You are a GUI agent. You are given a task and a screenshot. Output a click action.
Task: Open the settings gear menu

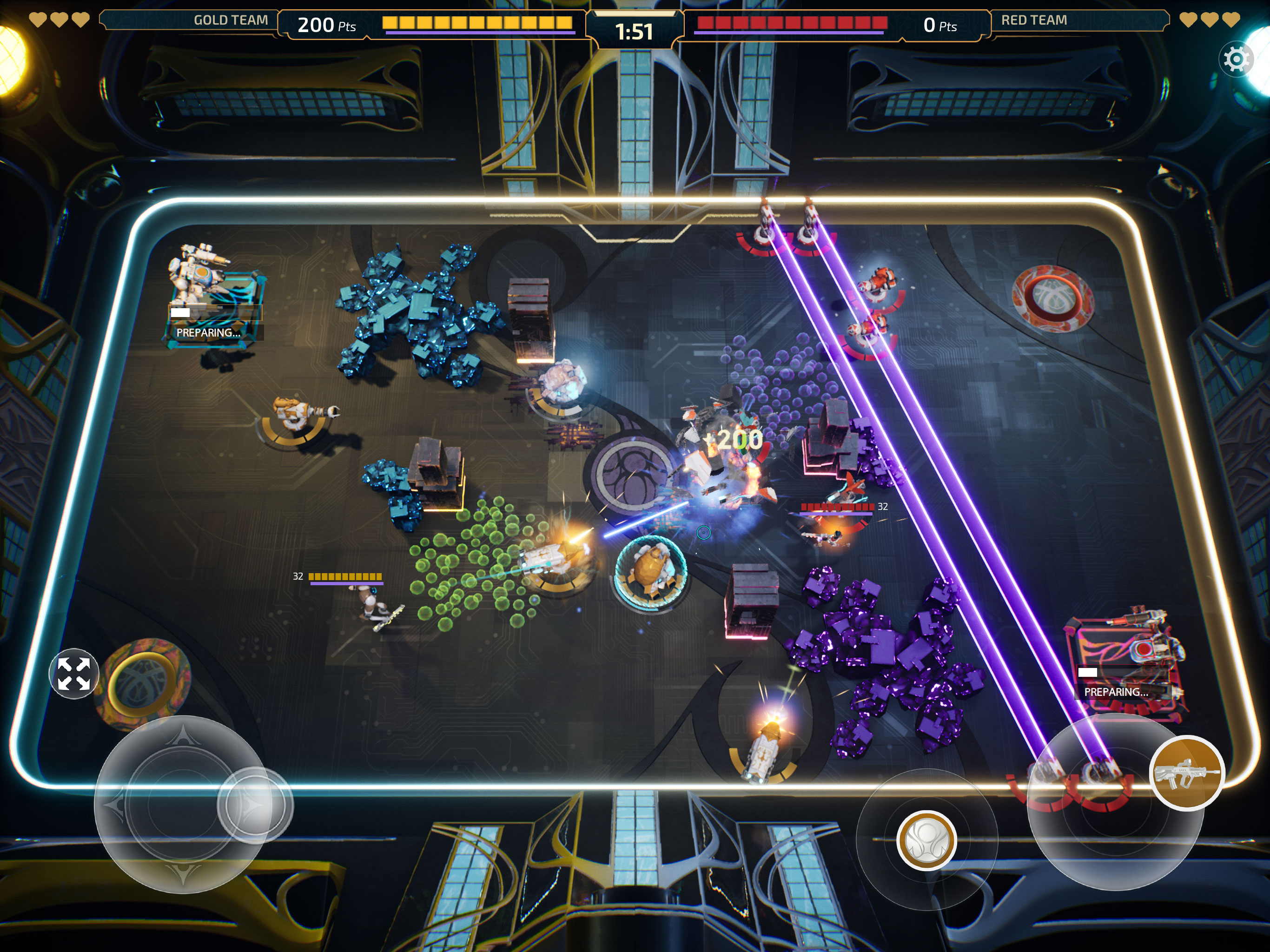[1236, 59]
